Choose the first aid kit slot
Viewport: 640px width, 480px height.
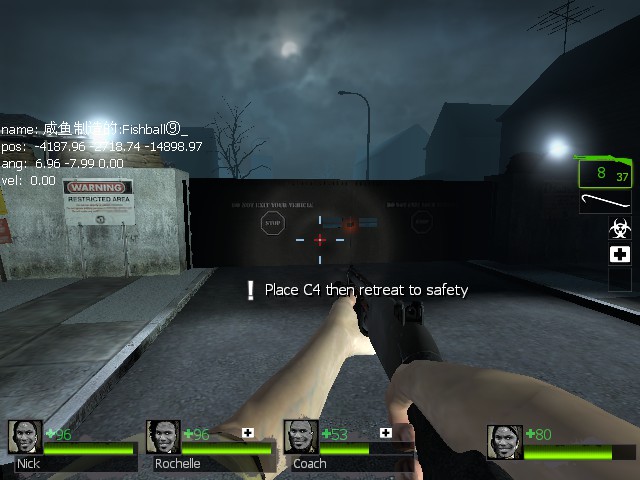point(620,254)
